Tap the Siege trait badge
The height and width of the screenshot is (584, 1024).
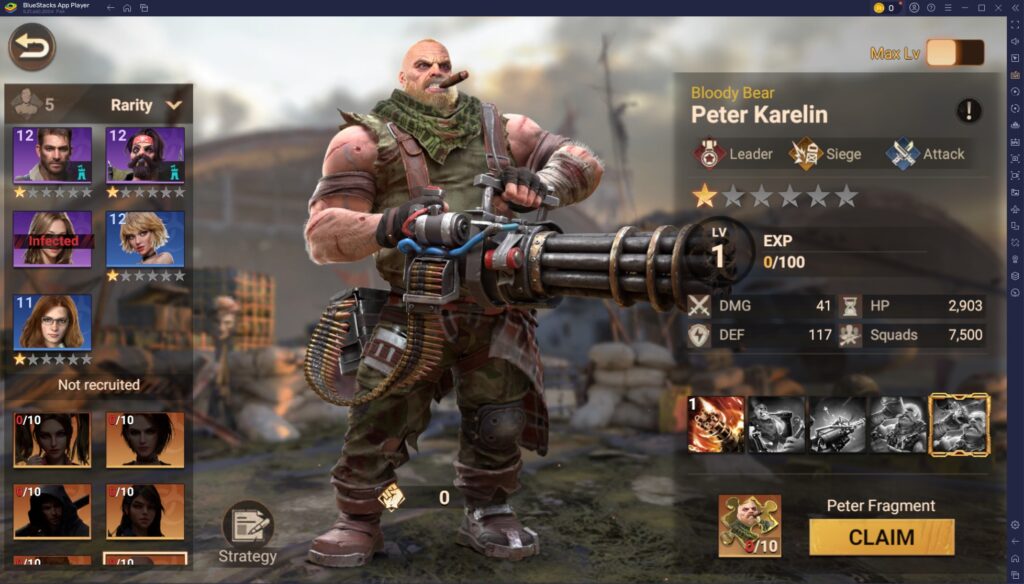point(826,154)
